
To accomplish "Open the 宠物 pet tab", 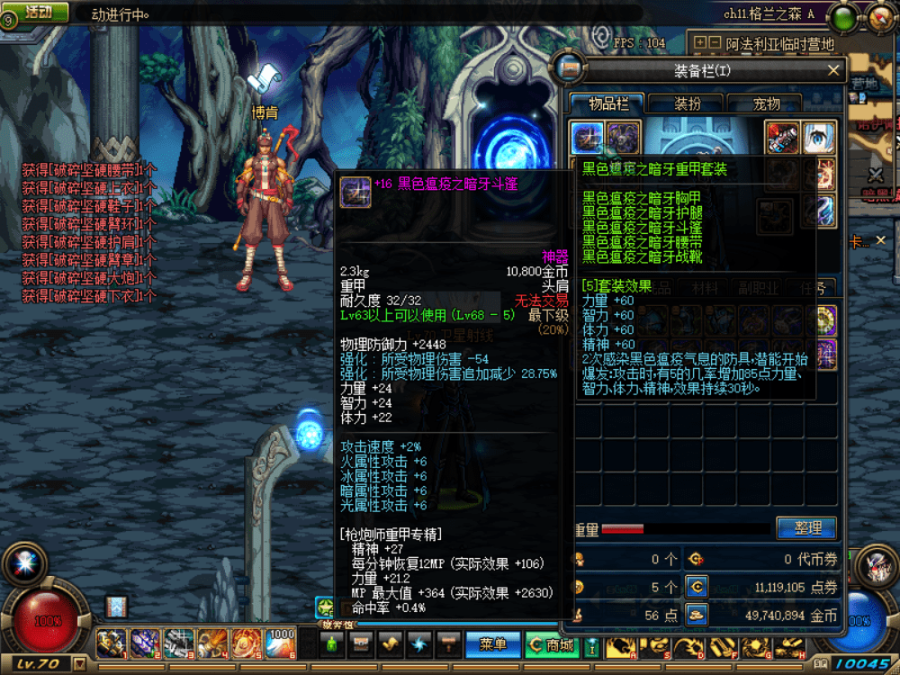I will tap(766, 103).
